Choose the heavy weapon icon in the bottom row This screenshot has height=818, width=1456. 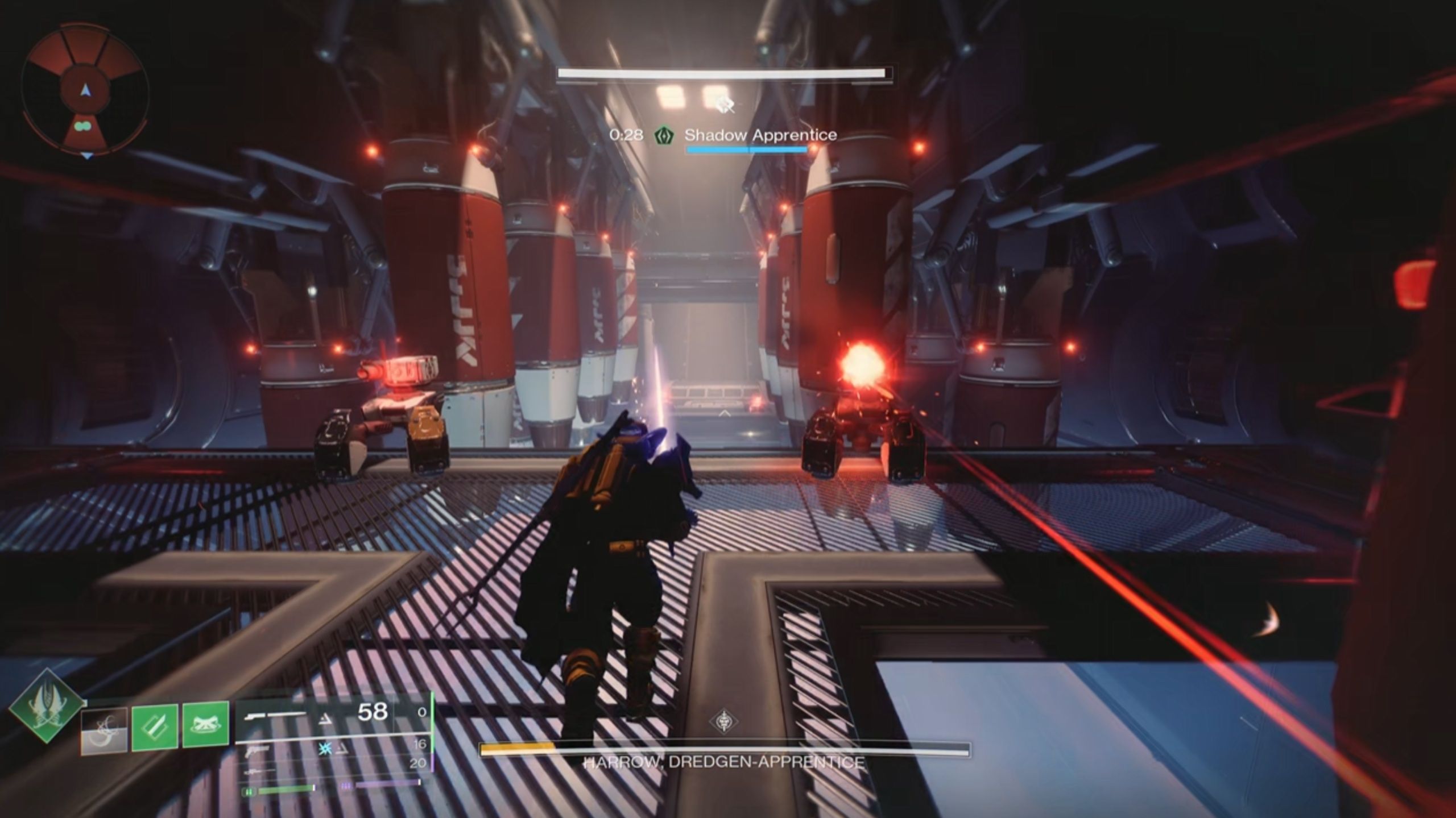[254, 773]
